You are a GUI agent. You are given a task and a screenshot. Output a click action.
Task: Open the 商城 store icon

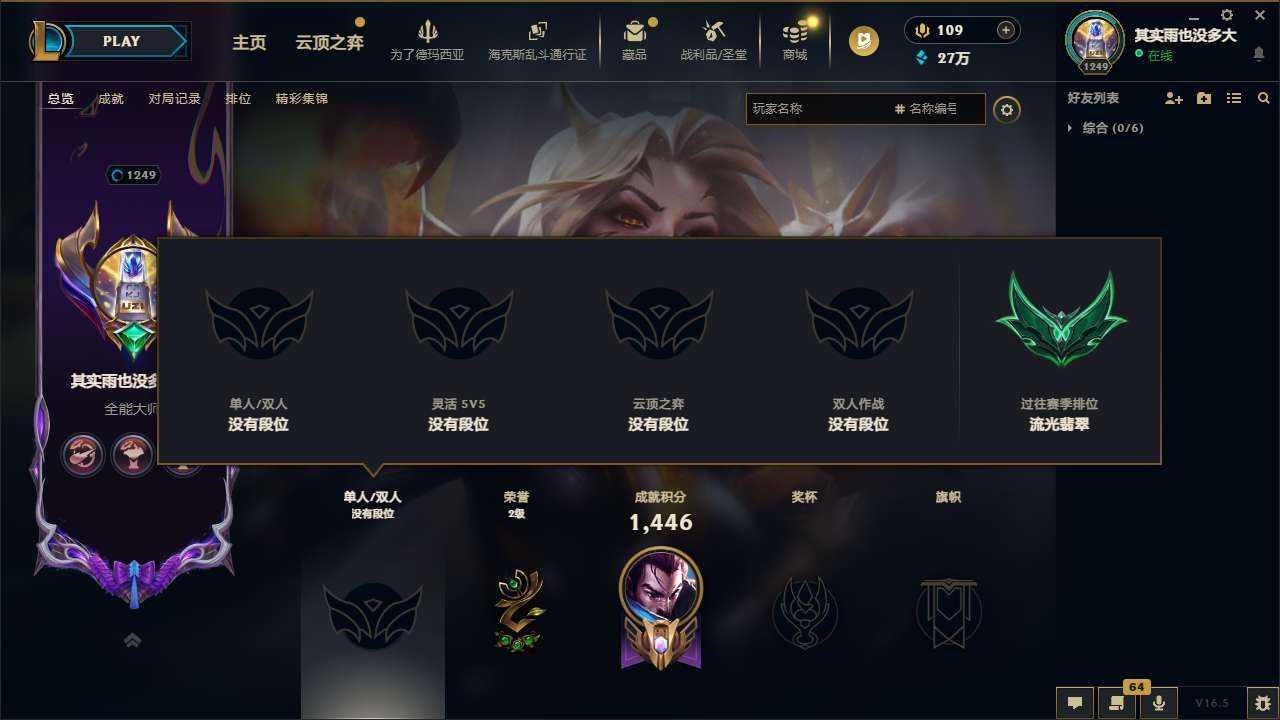[795, 38]
